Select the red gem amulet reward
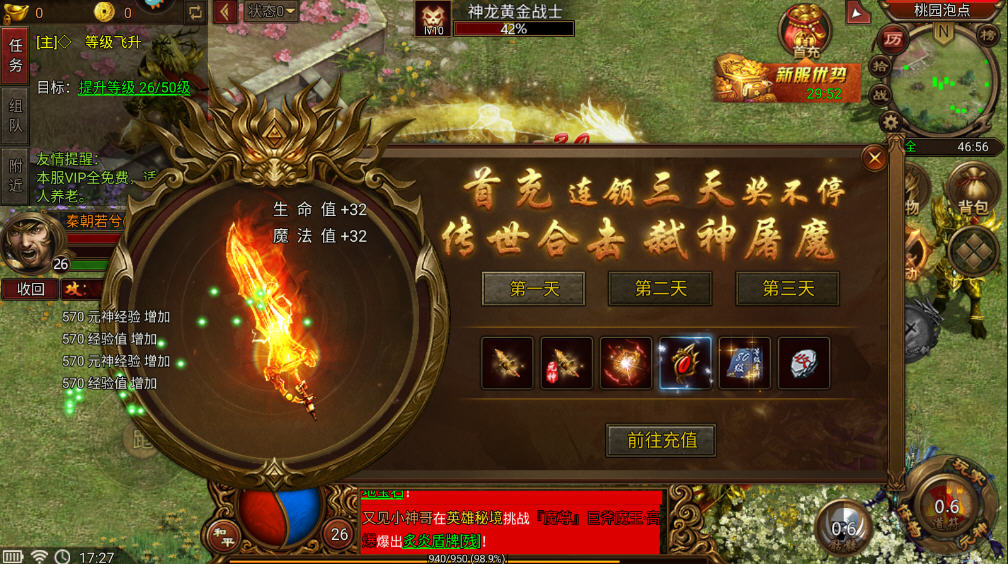Viewport: 1008px width, 564px height. pyautogui.click(x=685, y=363)
